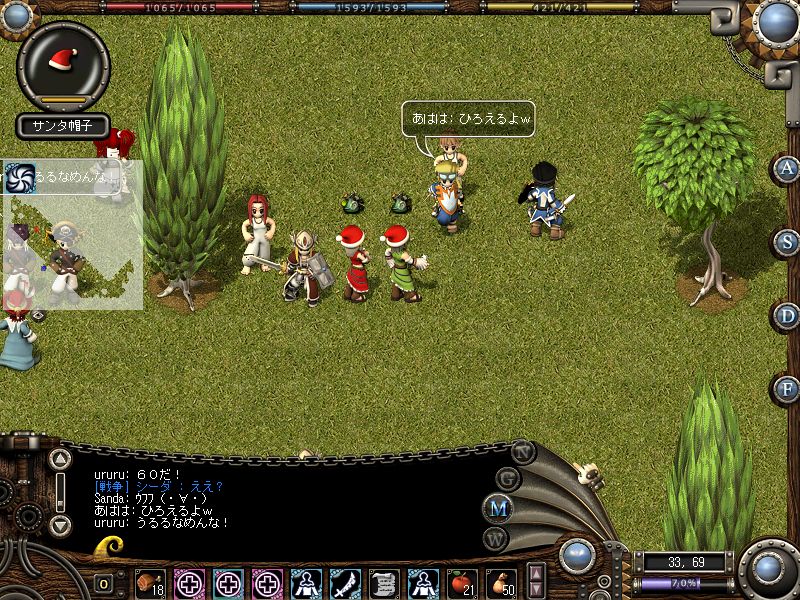Click the chat message log area
The image size is (800, 600).
[280, 495]
